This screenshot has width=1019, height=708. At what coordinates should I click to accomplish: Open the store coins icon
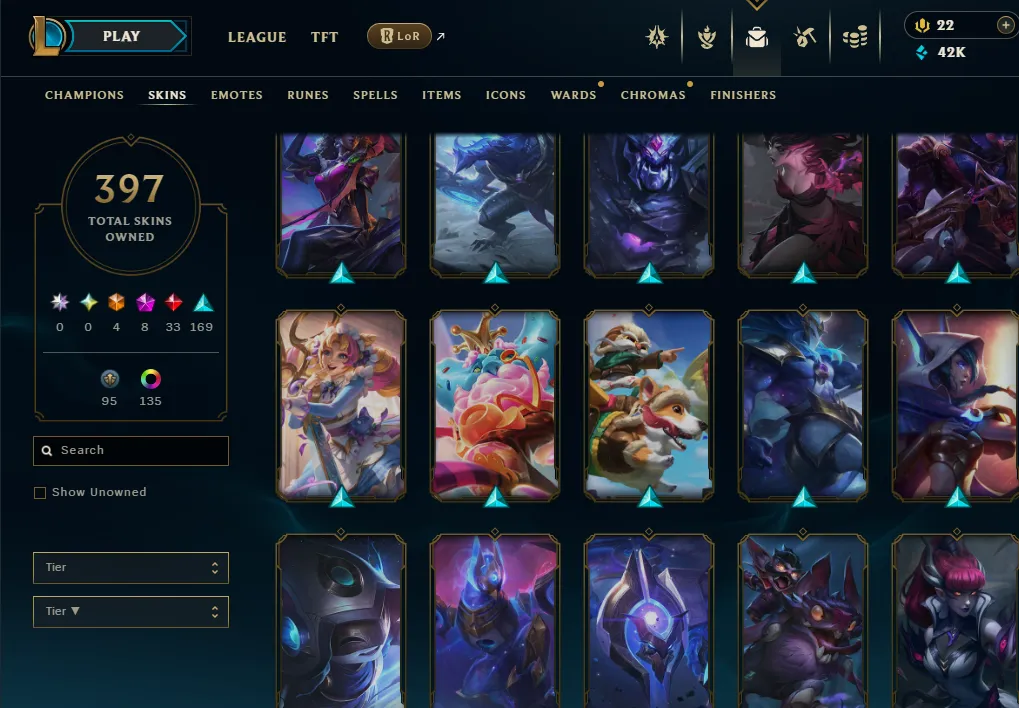[x=855, y=38]
